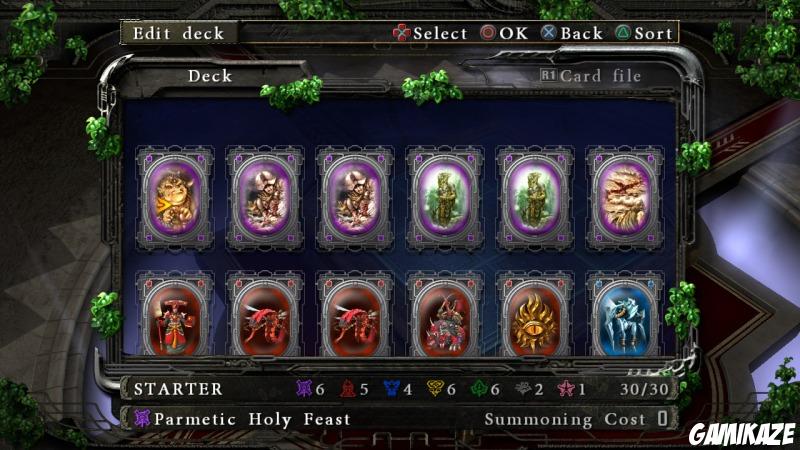Choose the purple card with the red bird
Screen dimensions: 800x450
click(x=625, y=196)
